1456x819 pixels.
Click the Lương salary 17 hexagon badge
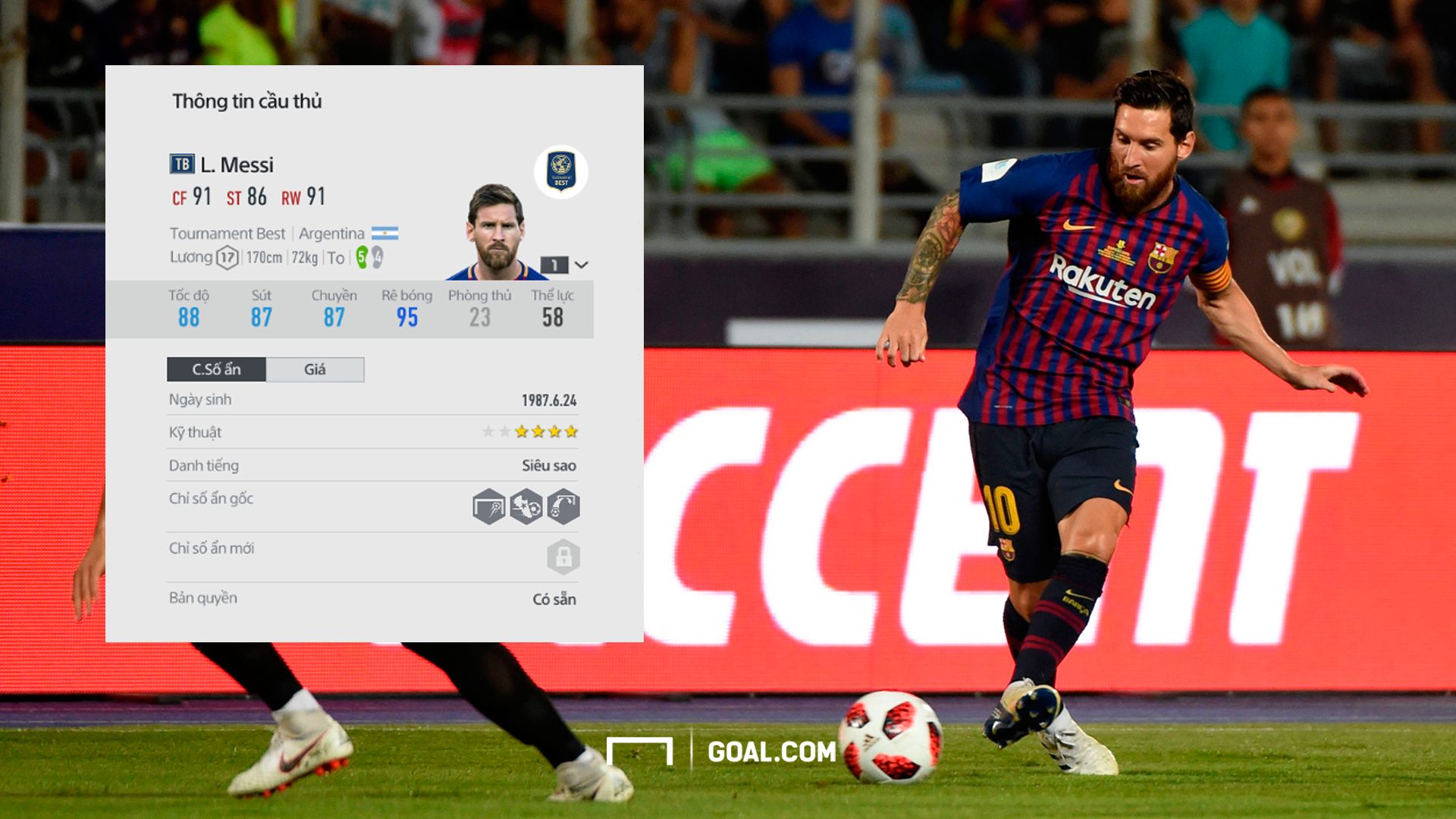227,256
